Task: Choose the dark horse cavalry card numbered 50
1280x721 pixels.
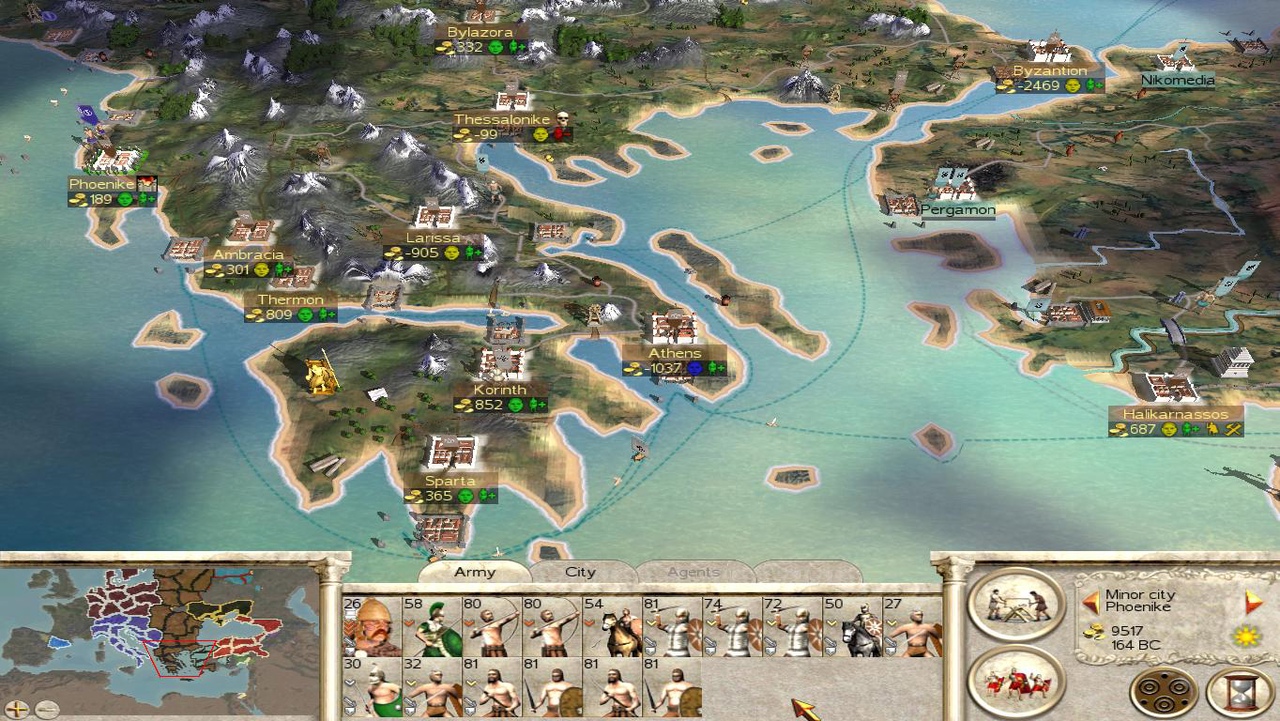Action: (x=851, y=627)
